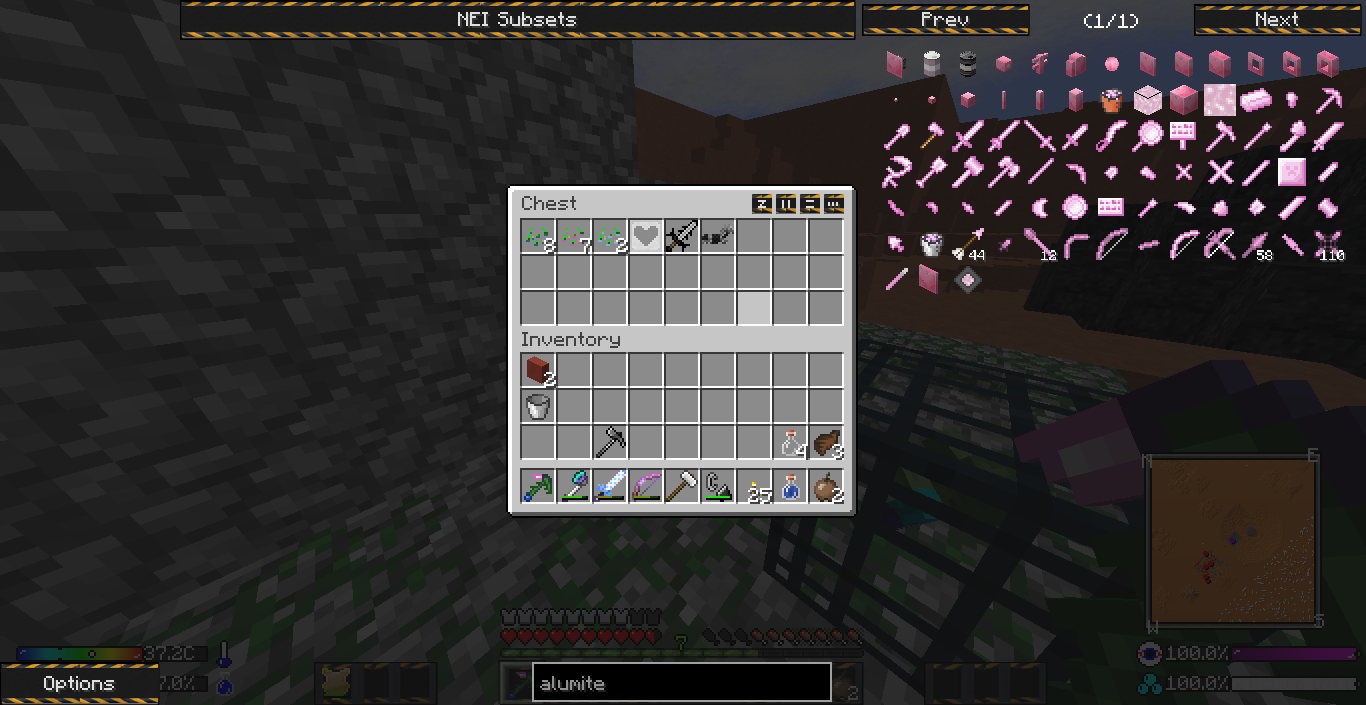Open the NEI Options menu
The image size is (1366, 705).
[79, 684]
